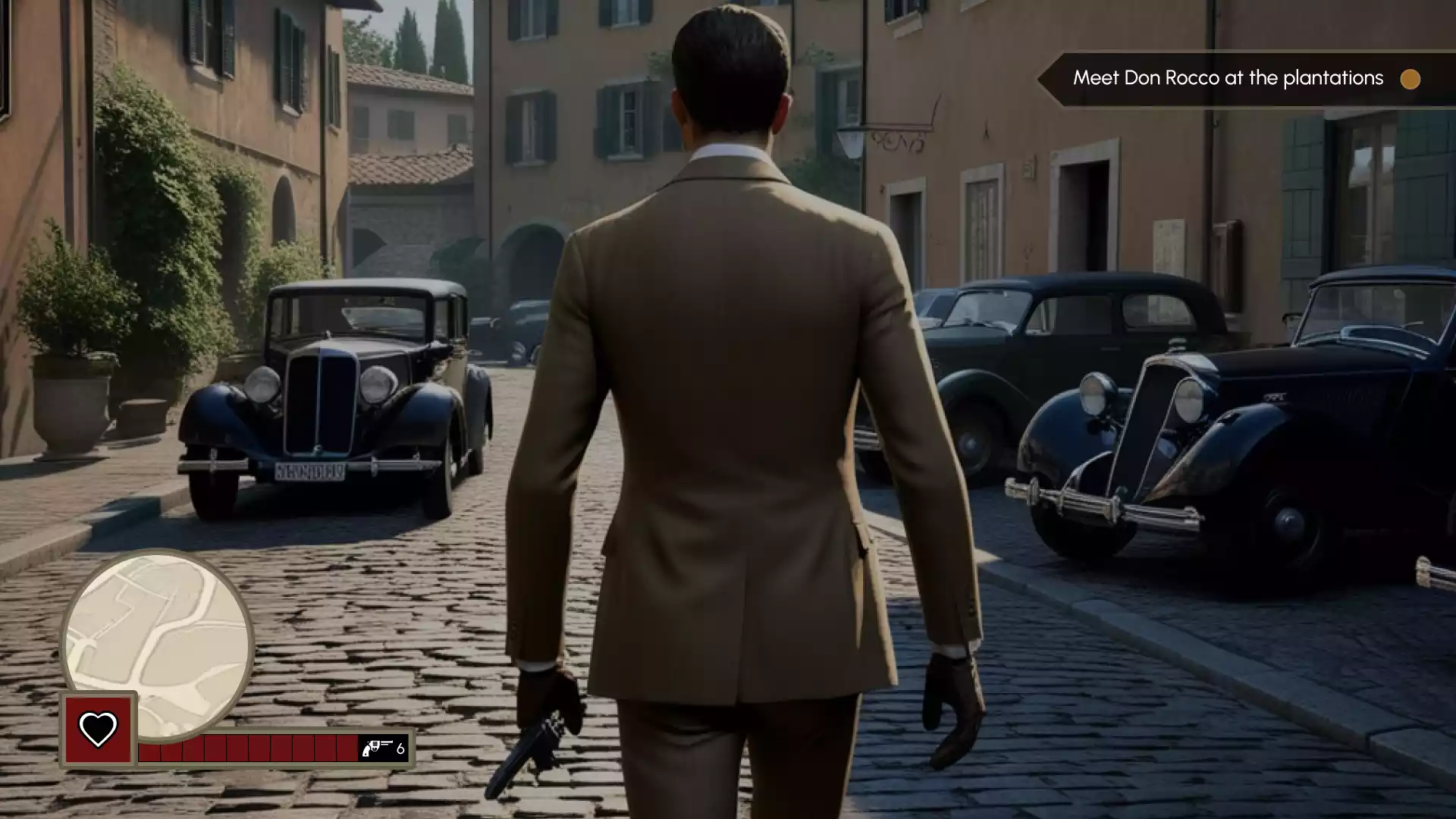
Task: Click the orange objective marker dot
Action: click(x=1410, y=79)
